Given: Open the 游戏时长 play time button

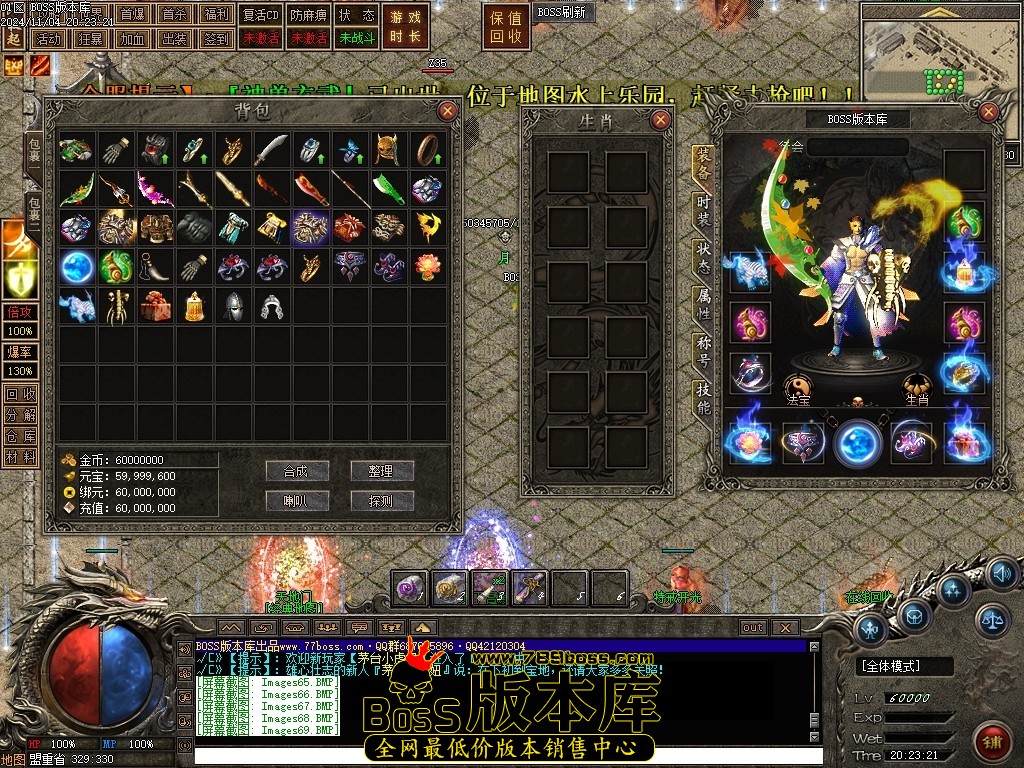Looking at the screenshot, I should pos(407,27).
